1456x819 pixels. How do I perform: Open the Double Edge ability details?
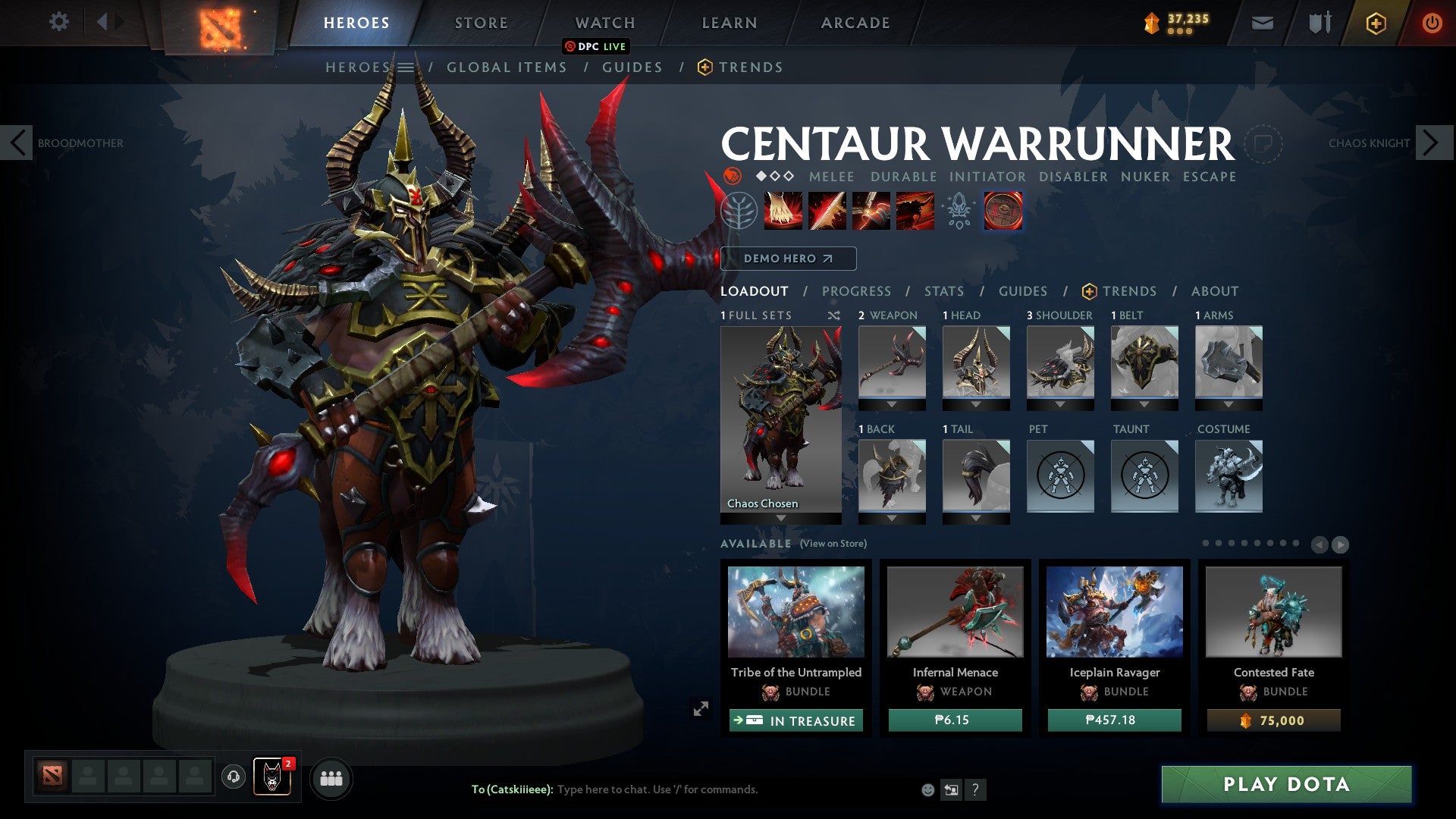(x=827, y=212)
